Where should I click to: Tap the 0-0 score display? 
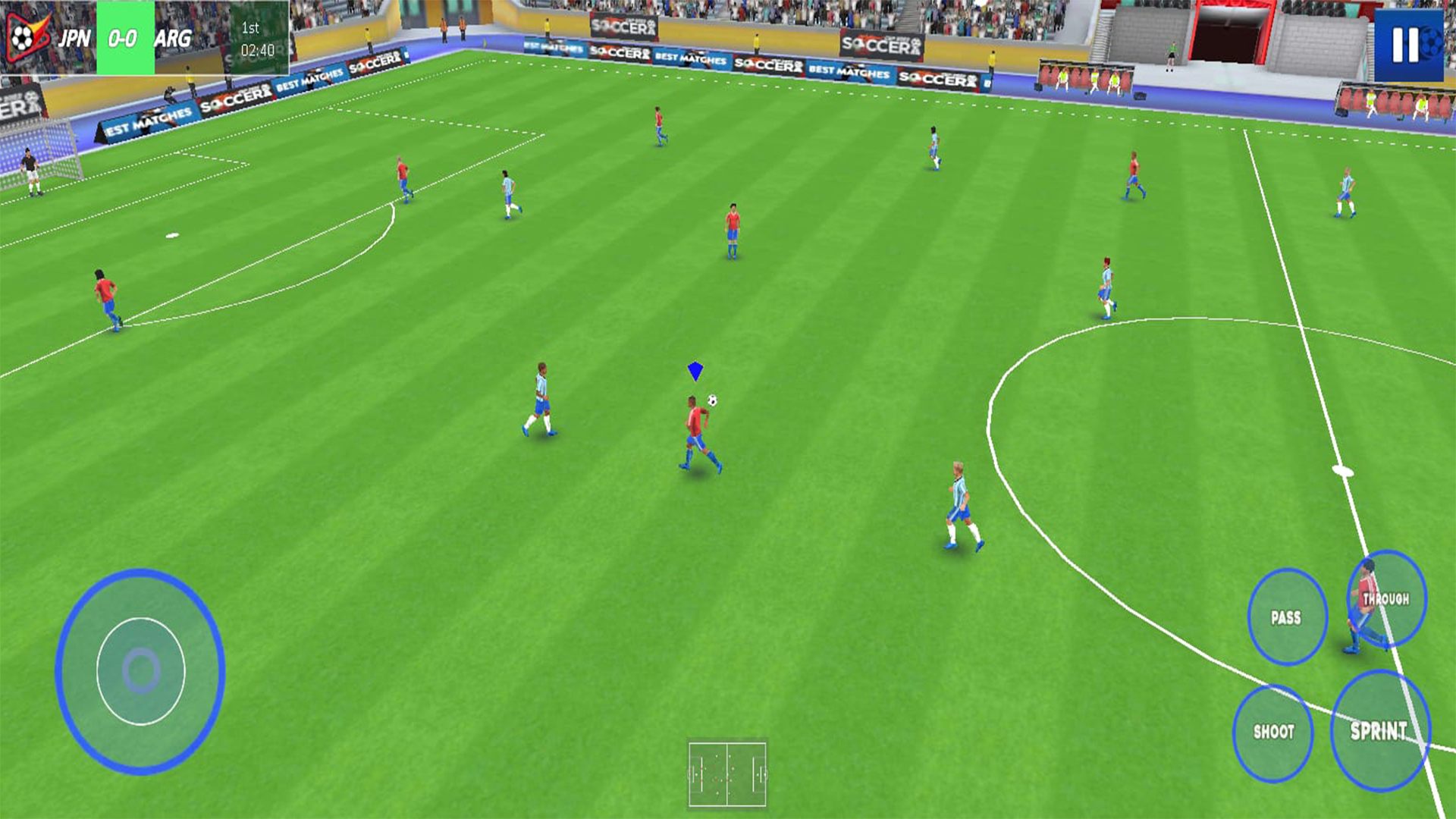point(121,34)
